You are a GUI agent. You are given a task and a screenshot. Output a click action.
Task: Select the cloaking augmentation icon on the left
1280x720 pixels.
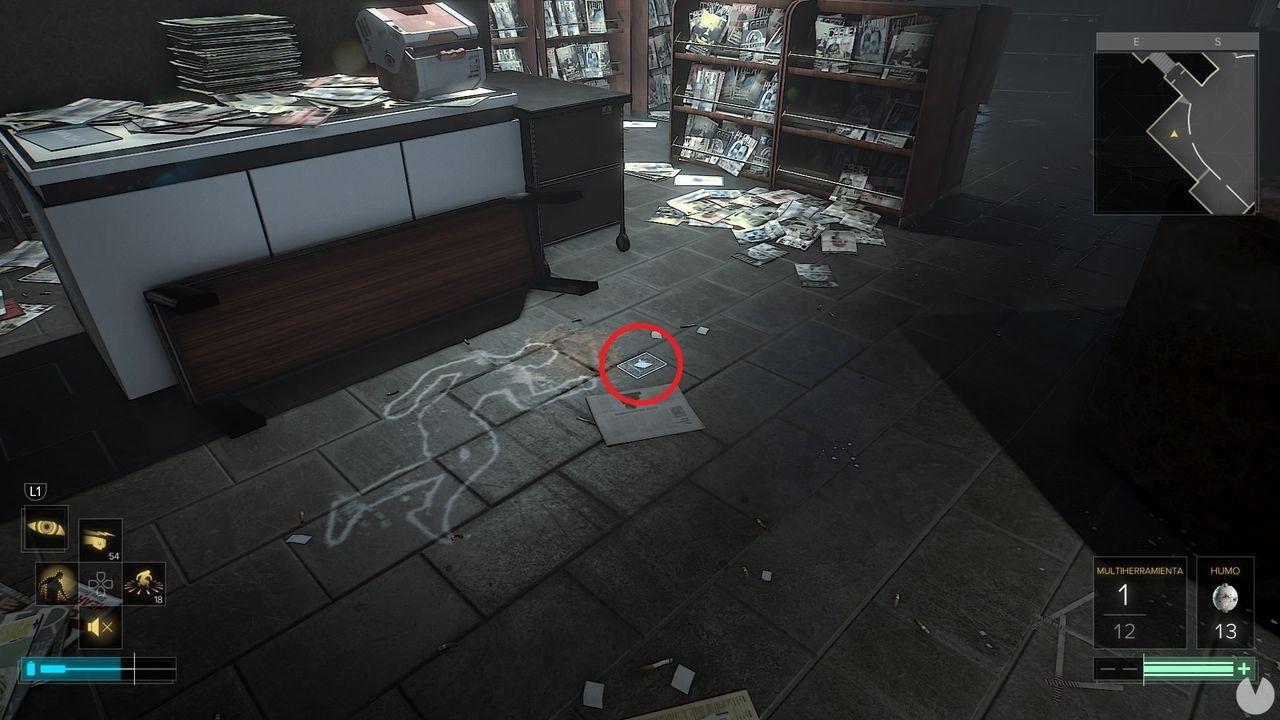53,583
